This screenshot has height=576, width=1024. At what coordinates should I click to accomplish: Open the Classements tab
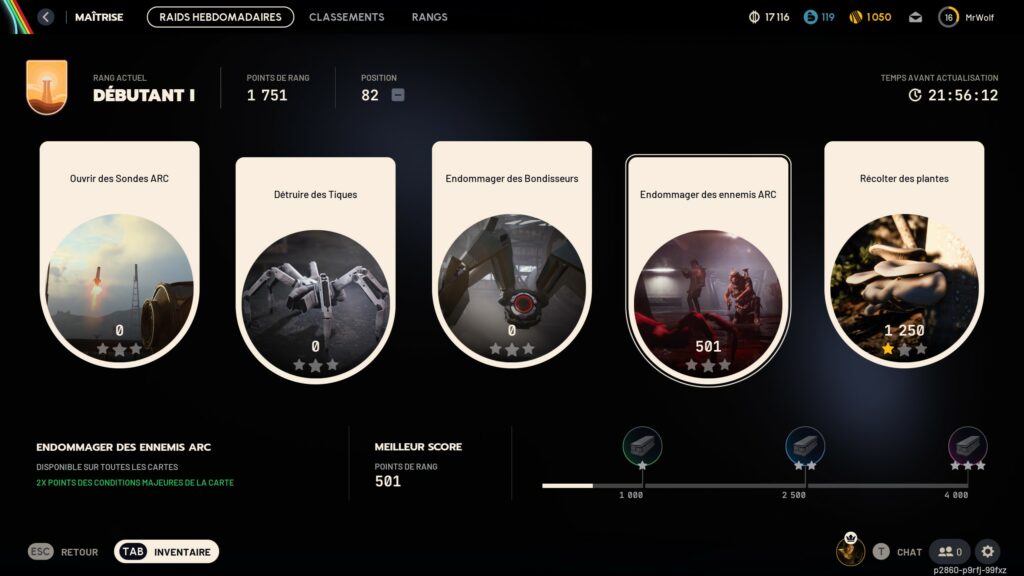346,17
